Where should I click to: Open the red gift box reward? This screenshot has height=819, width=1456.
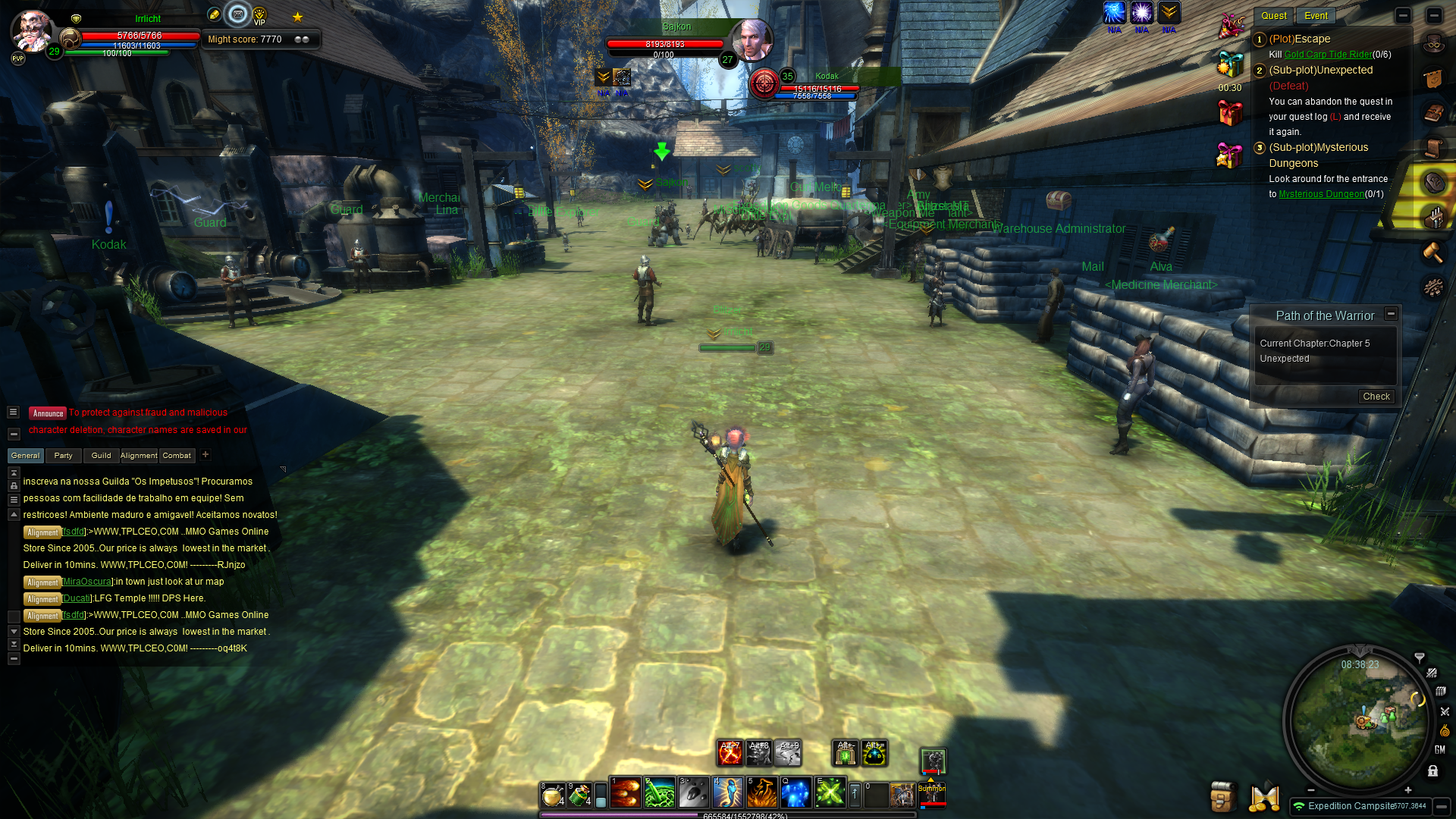pyautogui.click(x=1229, y=113)
